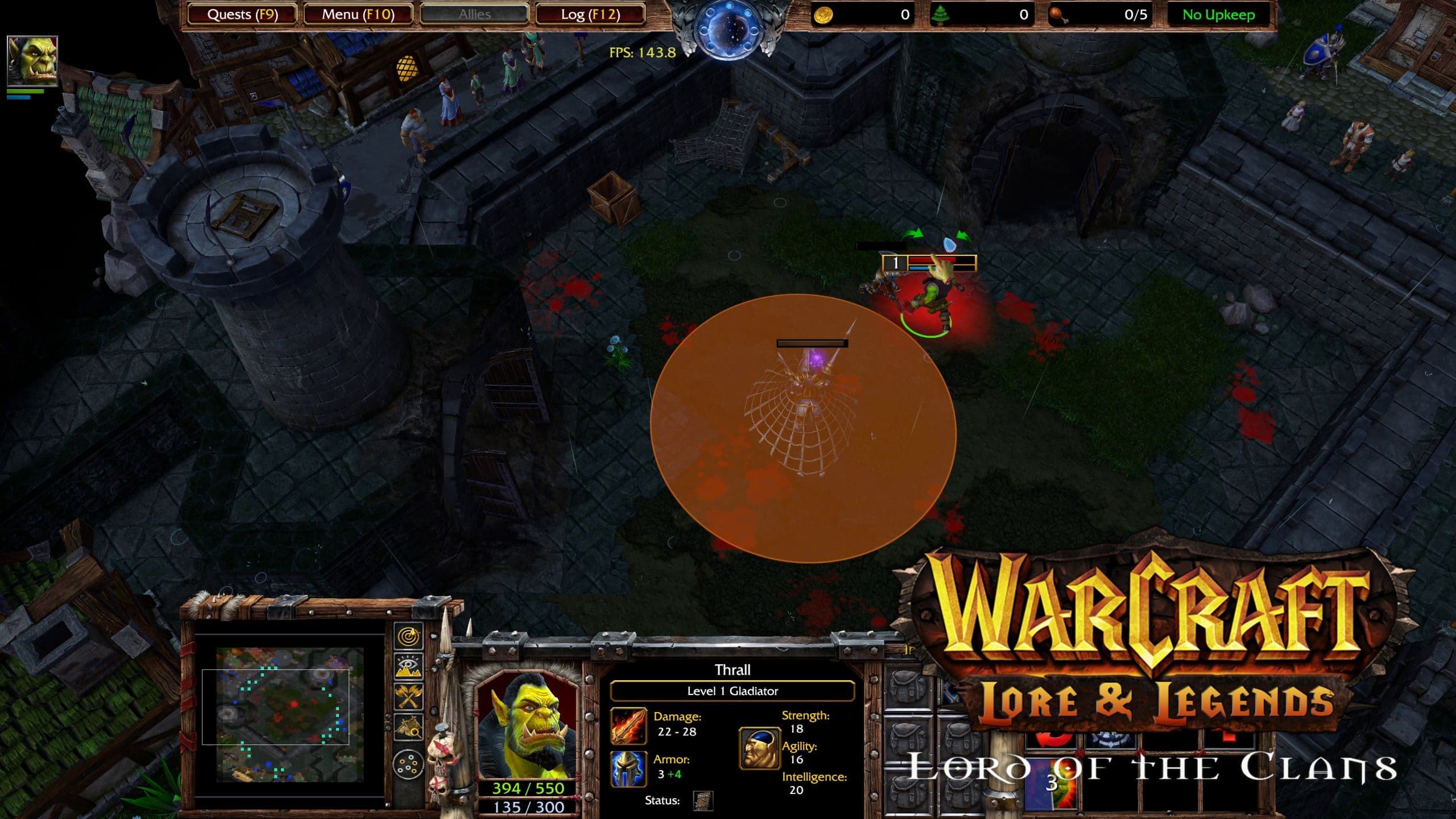This screenshot has width=1456, height=819.
Task: Select the Allies panel
Action: [474, 14]
